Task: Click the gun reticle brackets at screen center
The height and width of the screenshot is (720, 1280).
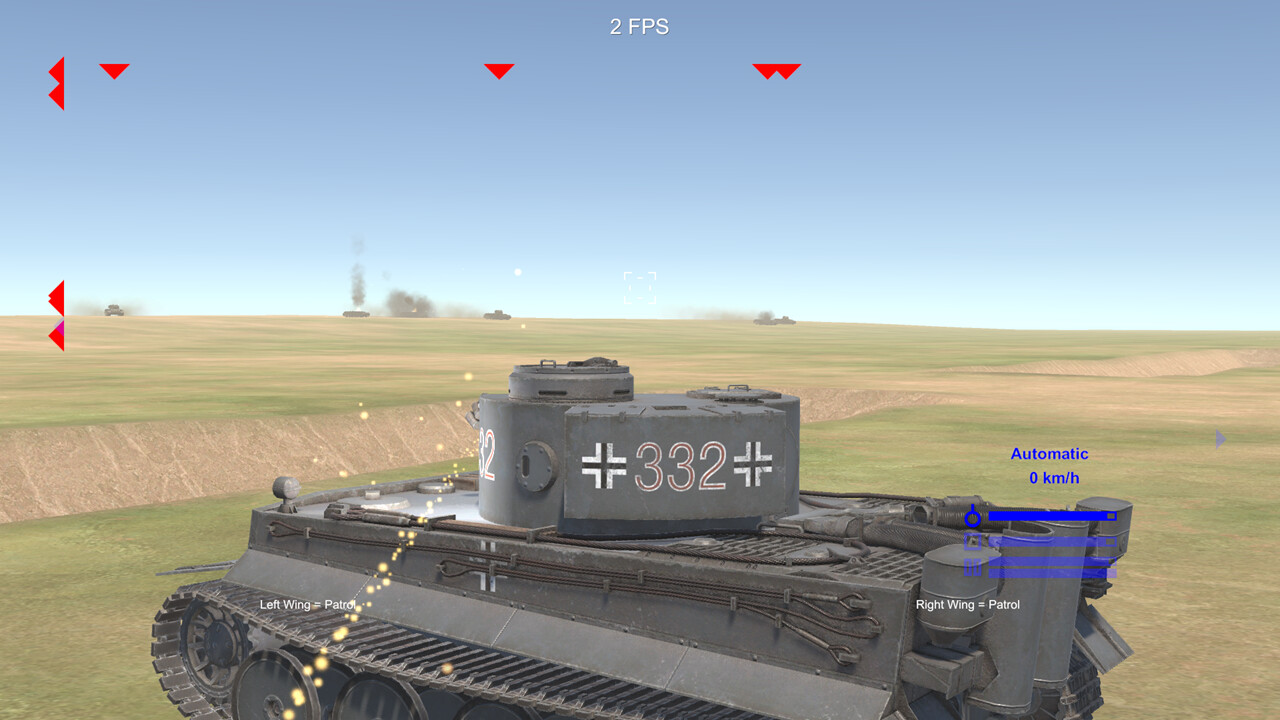Action: click(640, 287)
